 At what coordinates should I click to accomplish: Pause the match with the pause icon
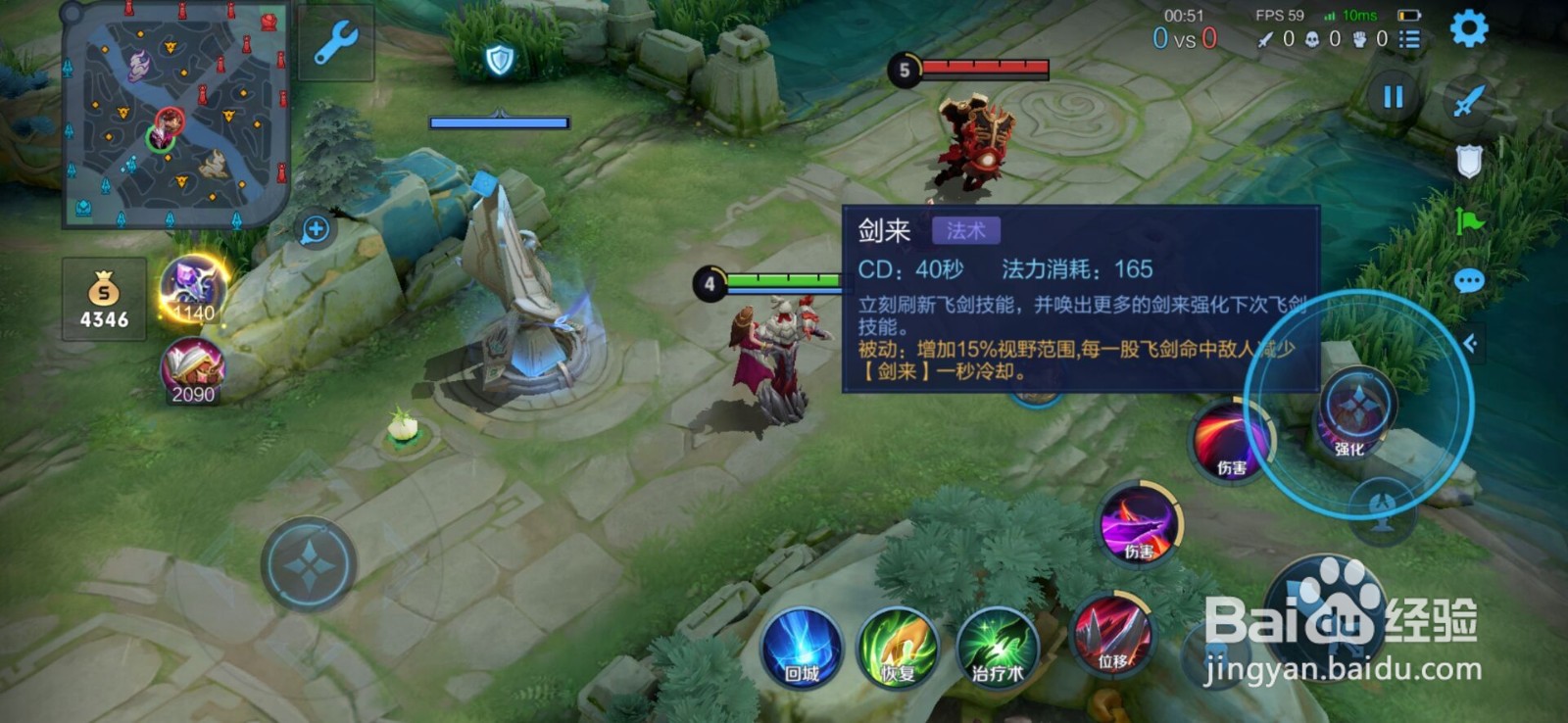[1396, 98]
